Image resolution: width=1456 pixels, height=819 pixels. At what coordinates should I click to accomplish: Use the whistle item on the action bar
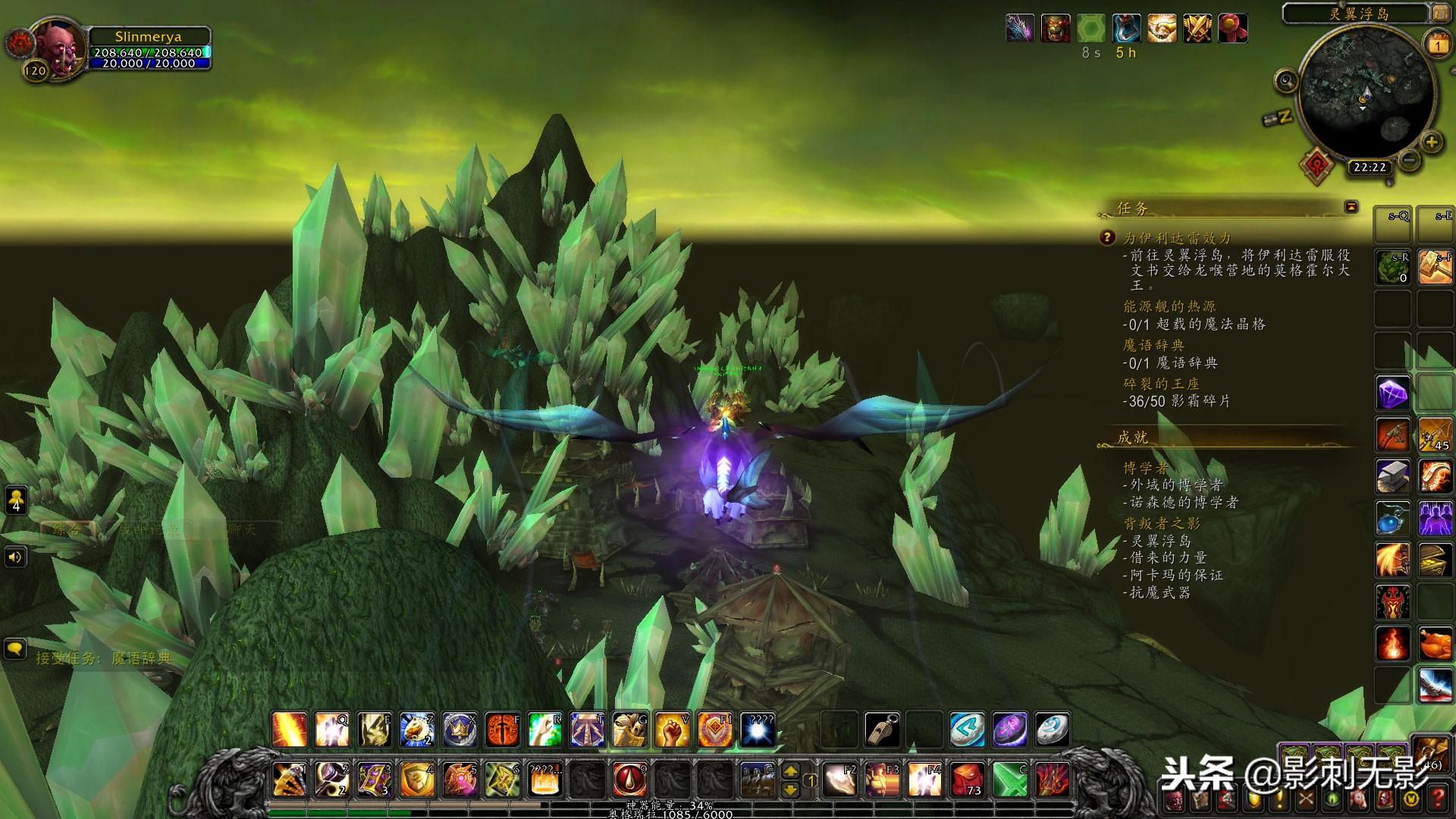tap(883, 729)
